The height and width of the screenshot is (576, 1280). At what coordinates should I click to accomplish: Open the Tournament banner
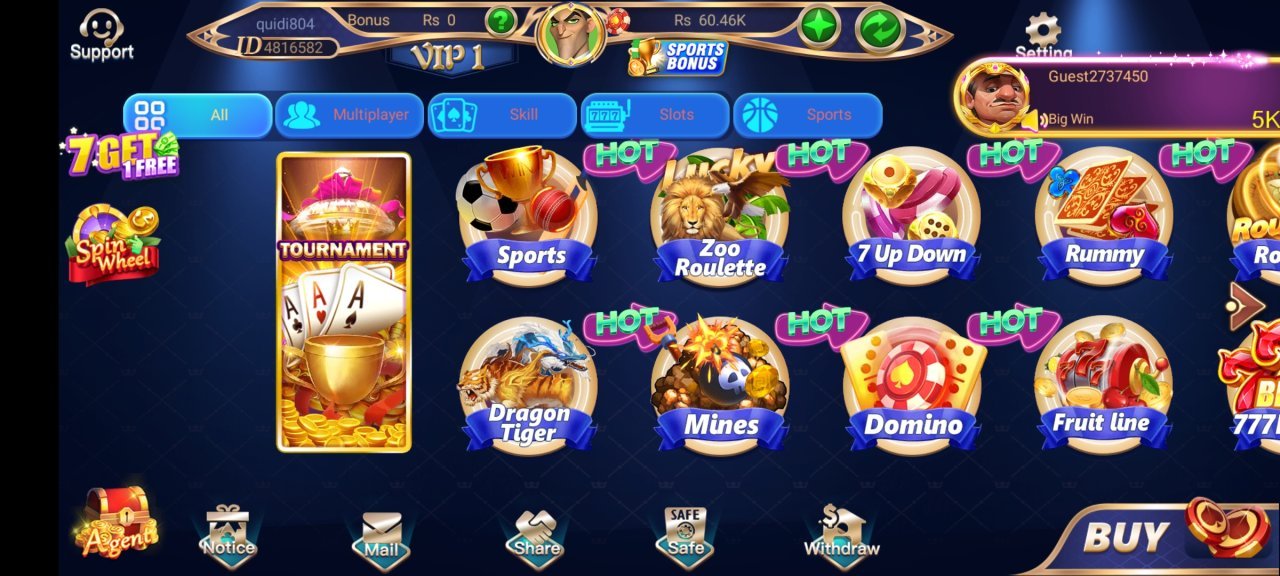pos(344,302)
